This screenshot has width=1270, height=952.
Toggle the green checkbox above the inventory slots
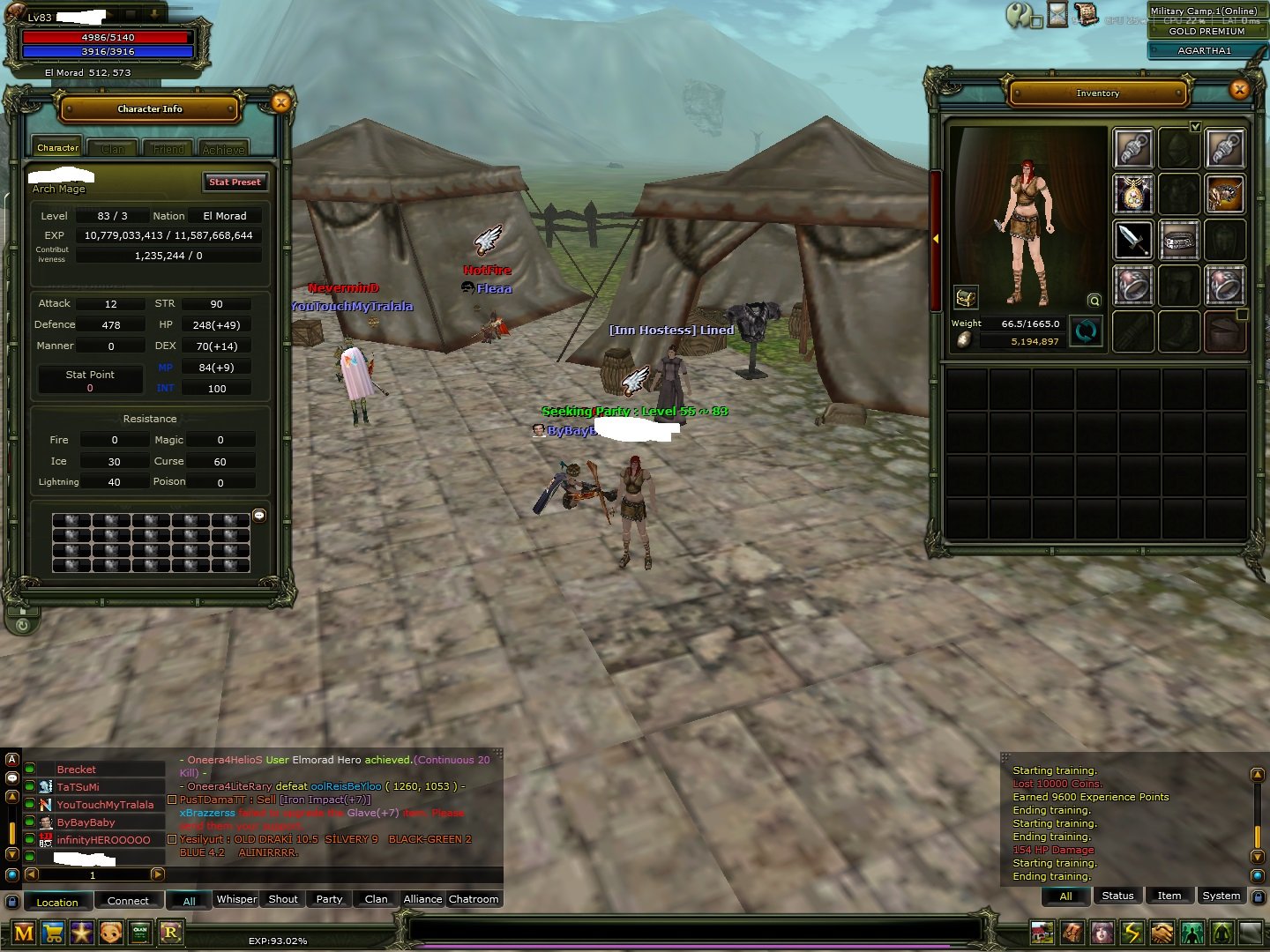(1196, 127)
